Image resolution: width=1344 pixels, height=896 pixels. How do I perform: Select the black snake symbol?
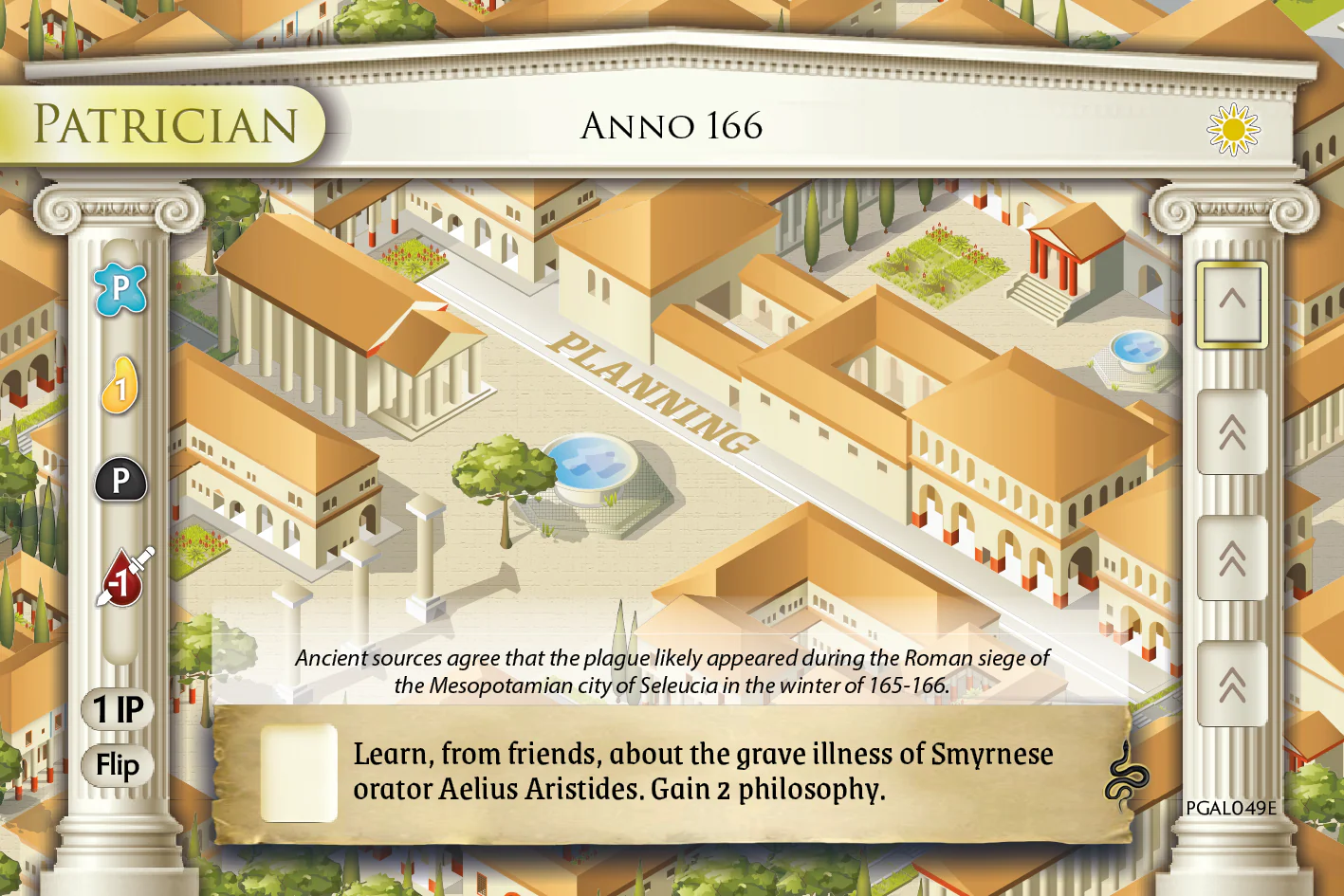(x=1126, y=777)
